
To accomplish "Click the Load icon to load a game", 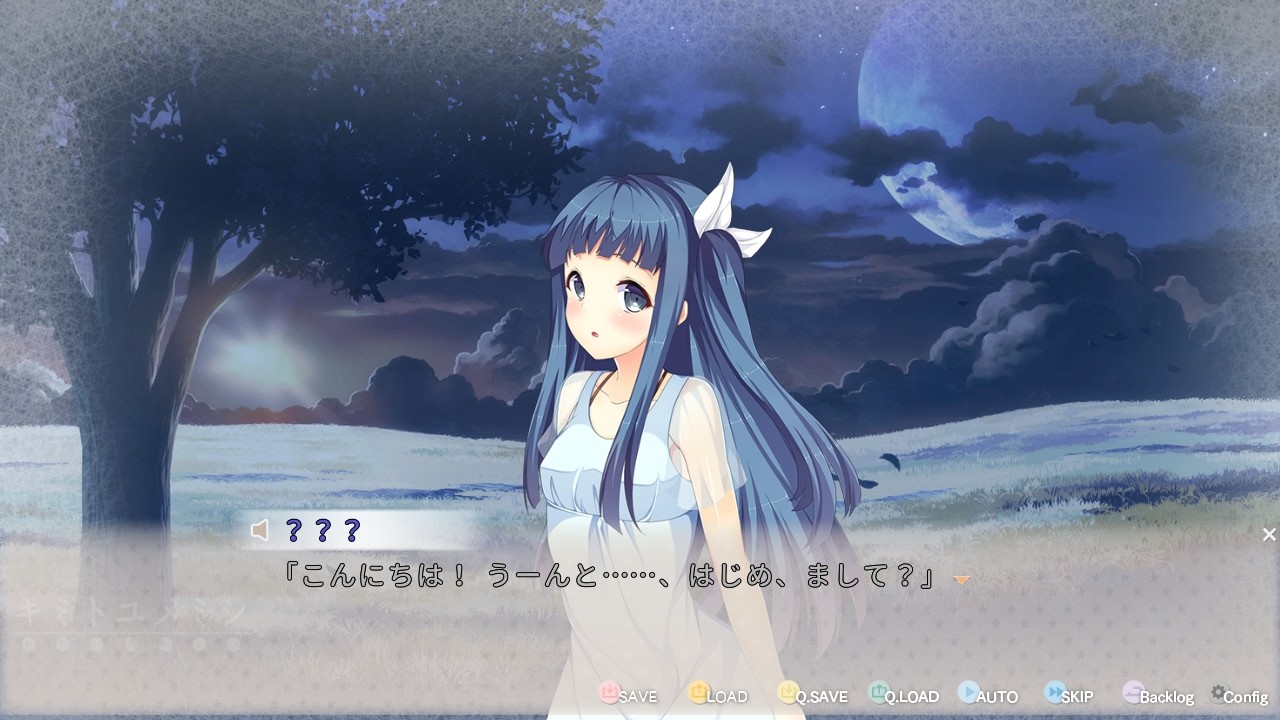I will [x=701, y=695].
